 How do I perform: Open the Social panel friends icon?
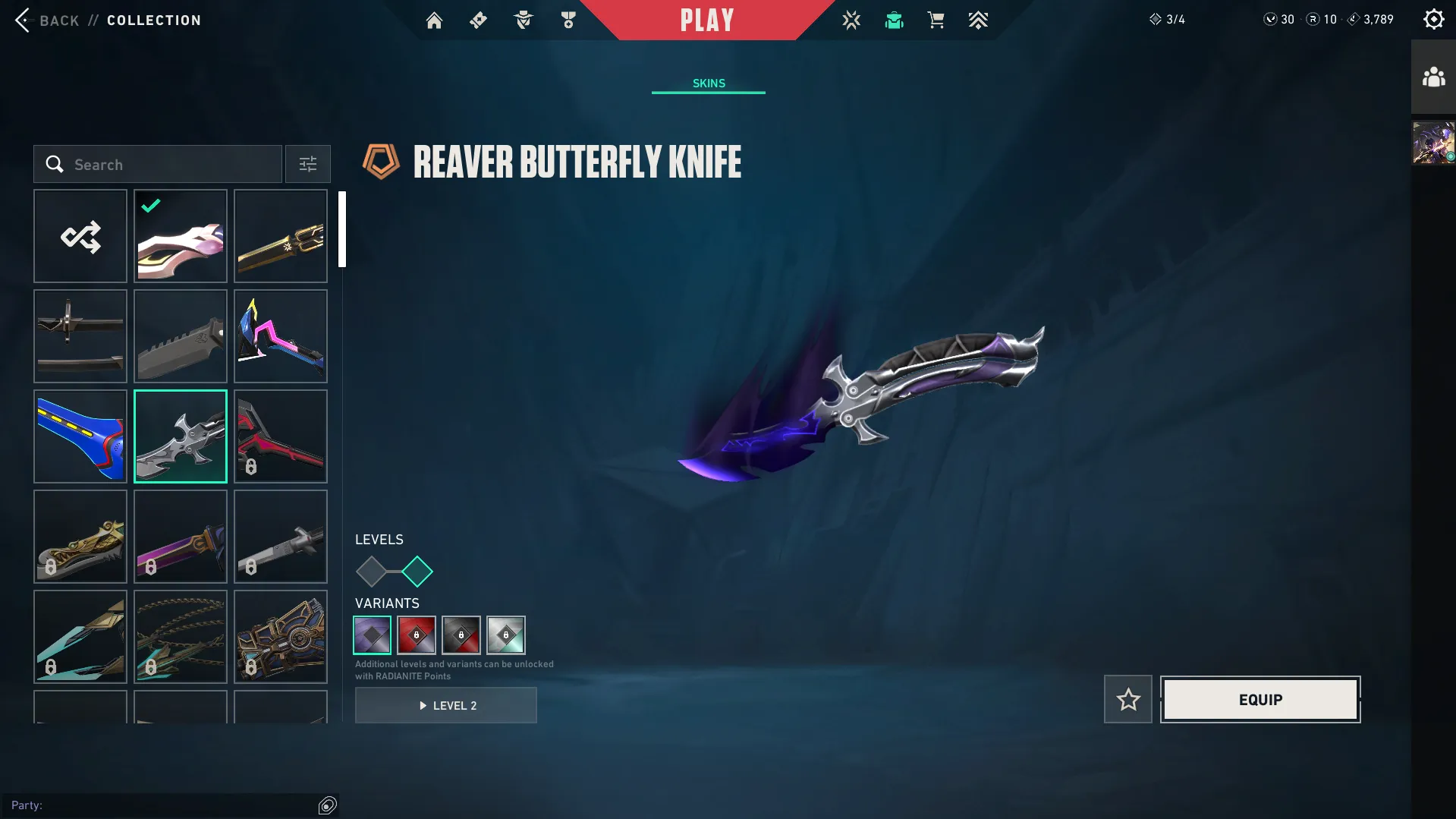(1432, 75)
